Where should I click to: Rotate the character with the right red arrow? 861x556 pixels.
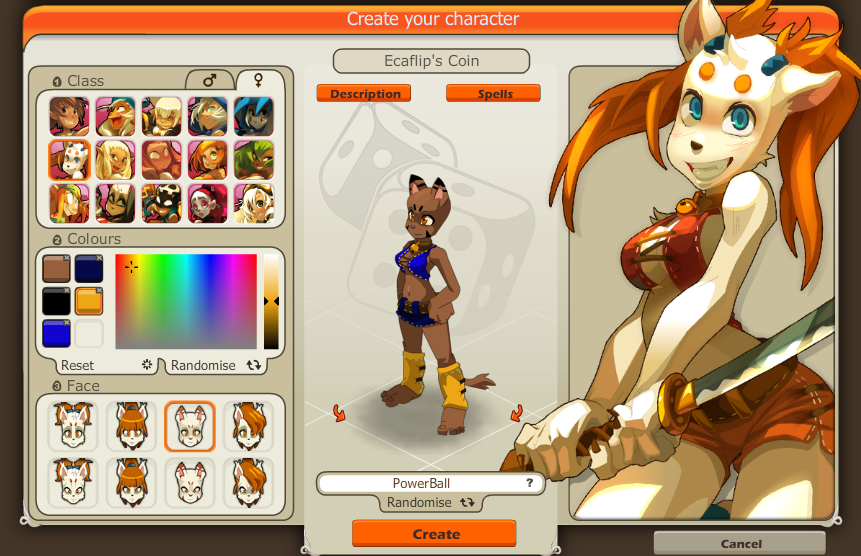[517, 412]
